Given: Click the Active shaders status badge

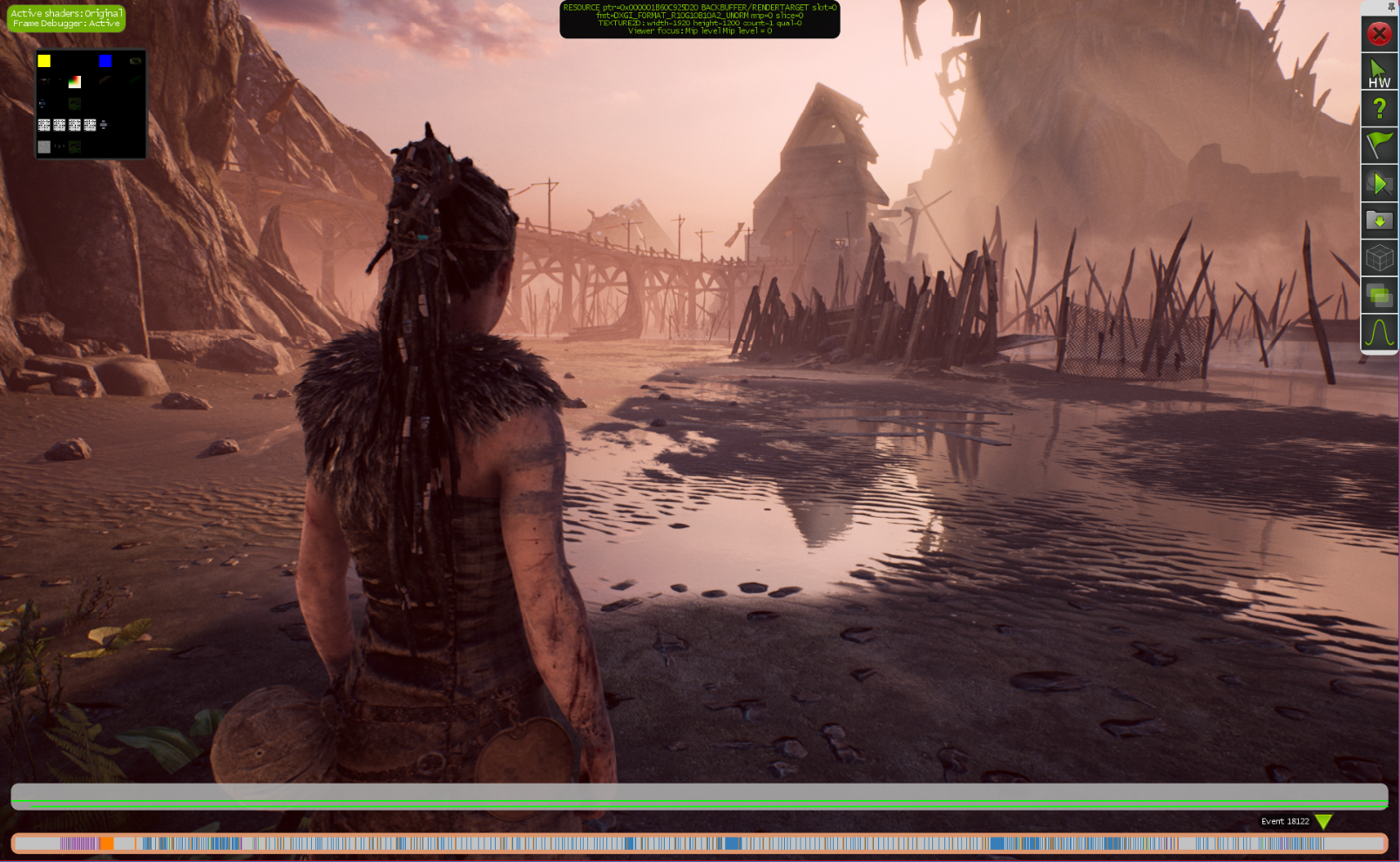Looking at the screenshot, I should (66, 18).
